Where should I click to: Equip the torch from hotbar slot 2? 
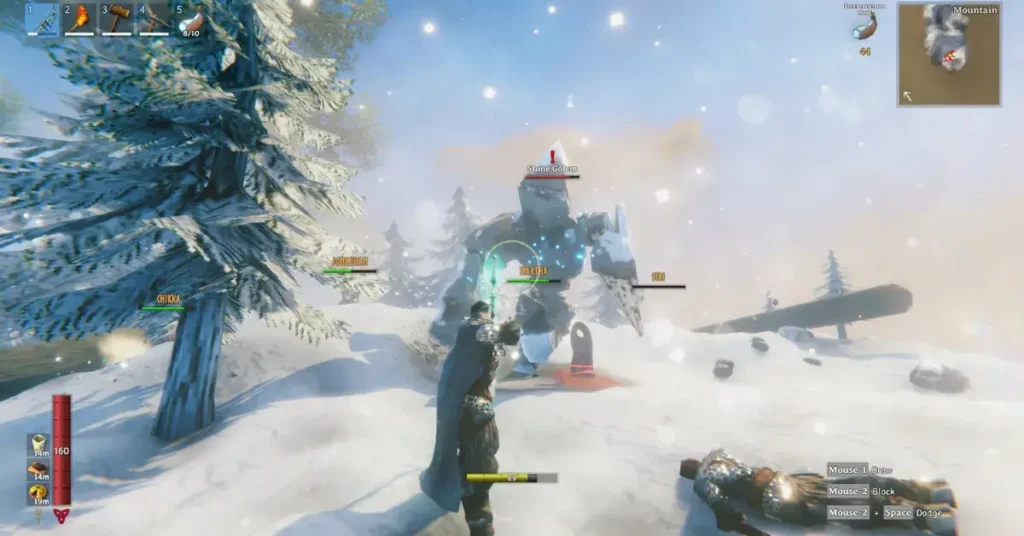pos(80,19)
